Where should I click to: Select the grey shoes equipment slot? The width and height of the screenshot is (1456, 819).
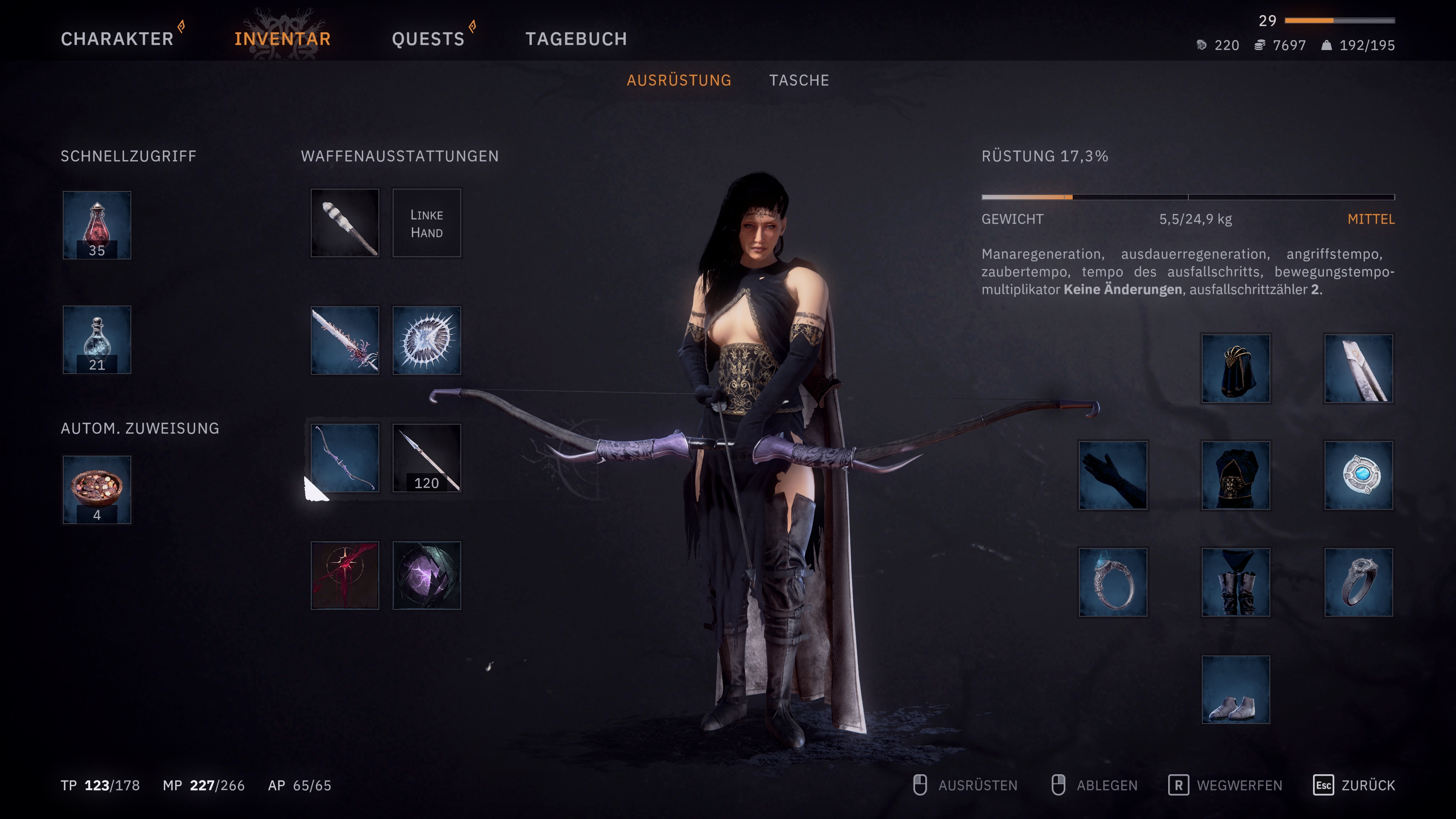(x=1236, y=690)
